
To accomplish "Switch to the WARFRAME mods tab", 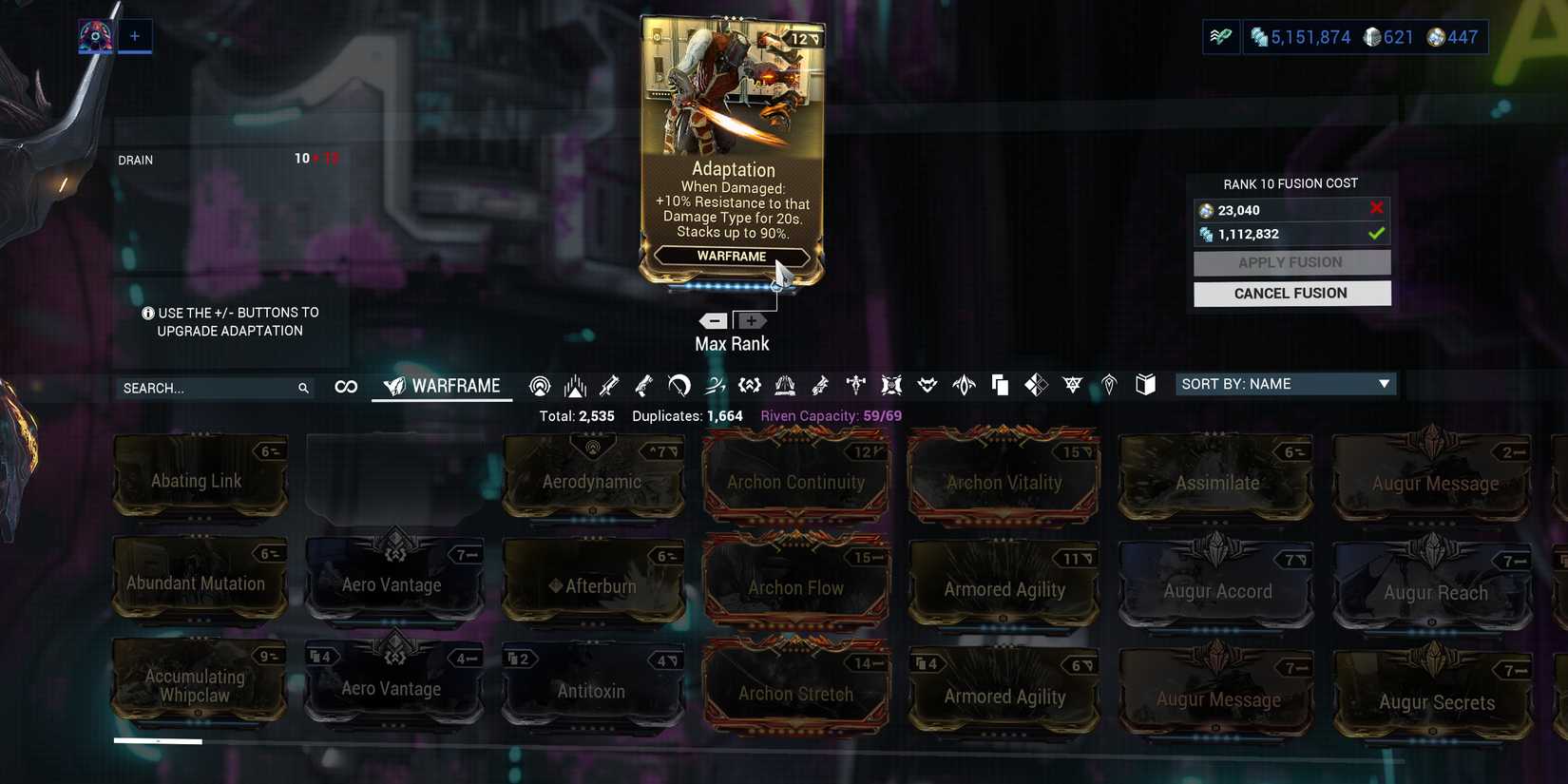I will coord(442,386).
